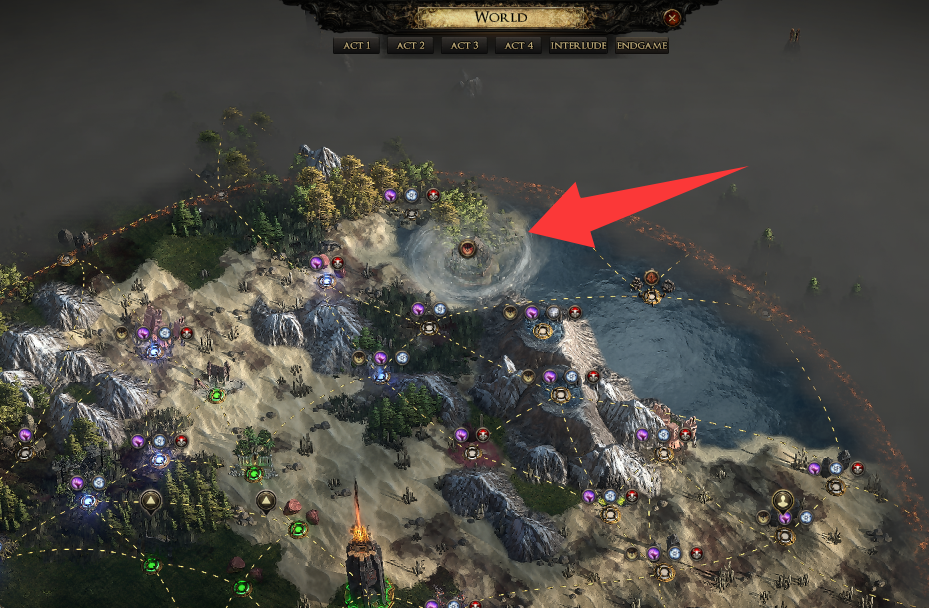The image size is (929, 608).
Task: Open the Act 2 map tab
Action: pos(411,46)
